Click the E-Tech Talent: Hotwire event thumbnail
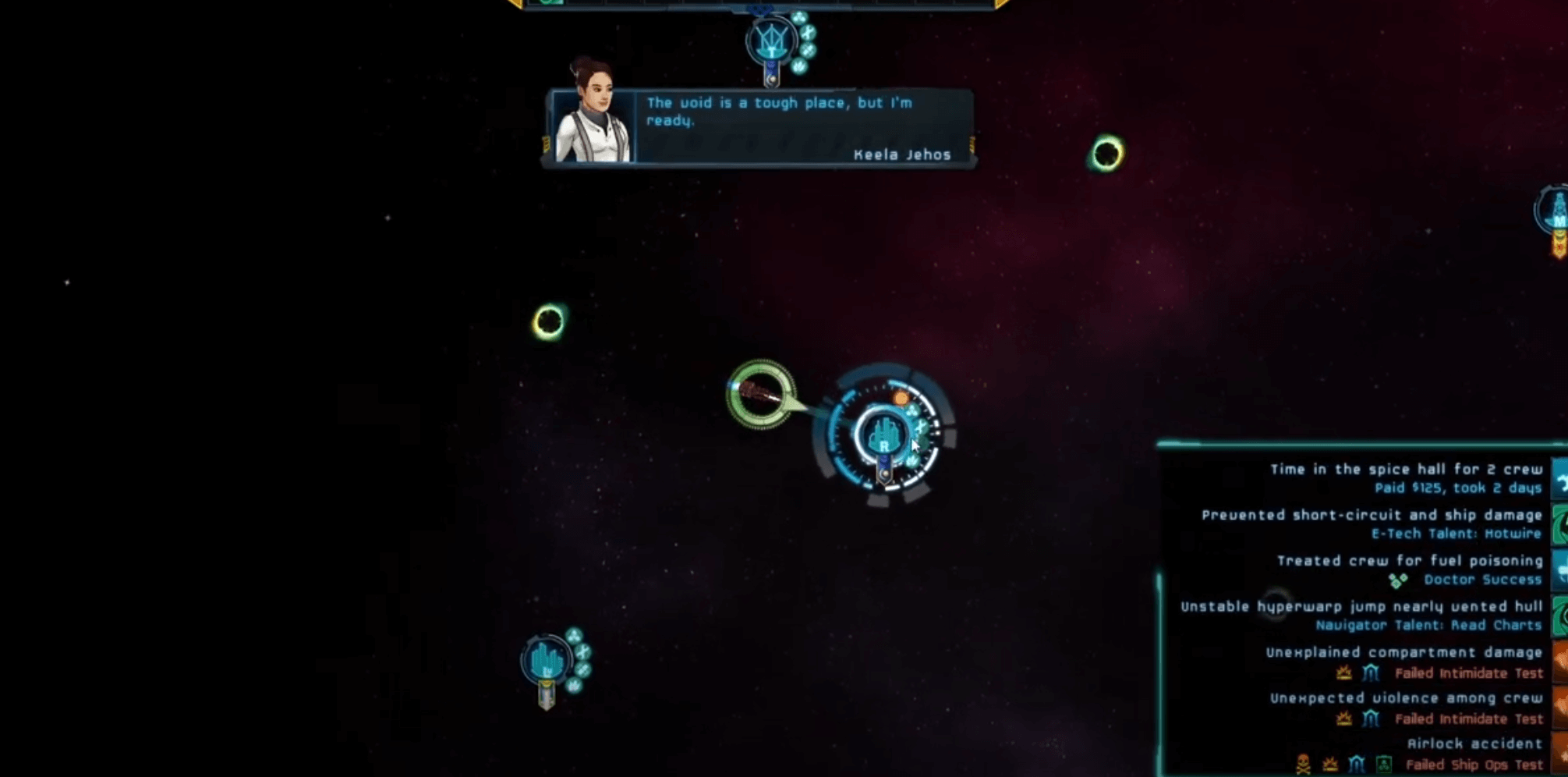 tap(1558, 524)
